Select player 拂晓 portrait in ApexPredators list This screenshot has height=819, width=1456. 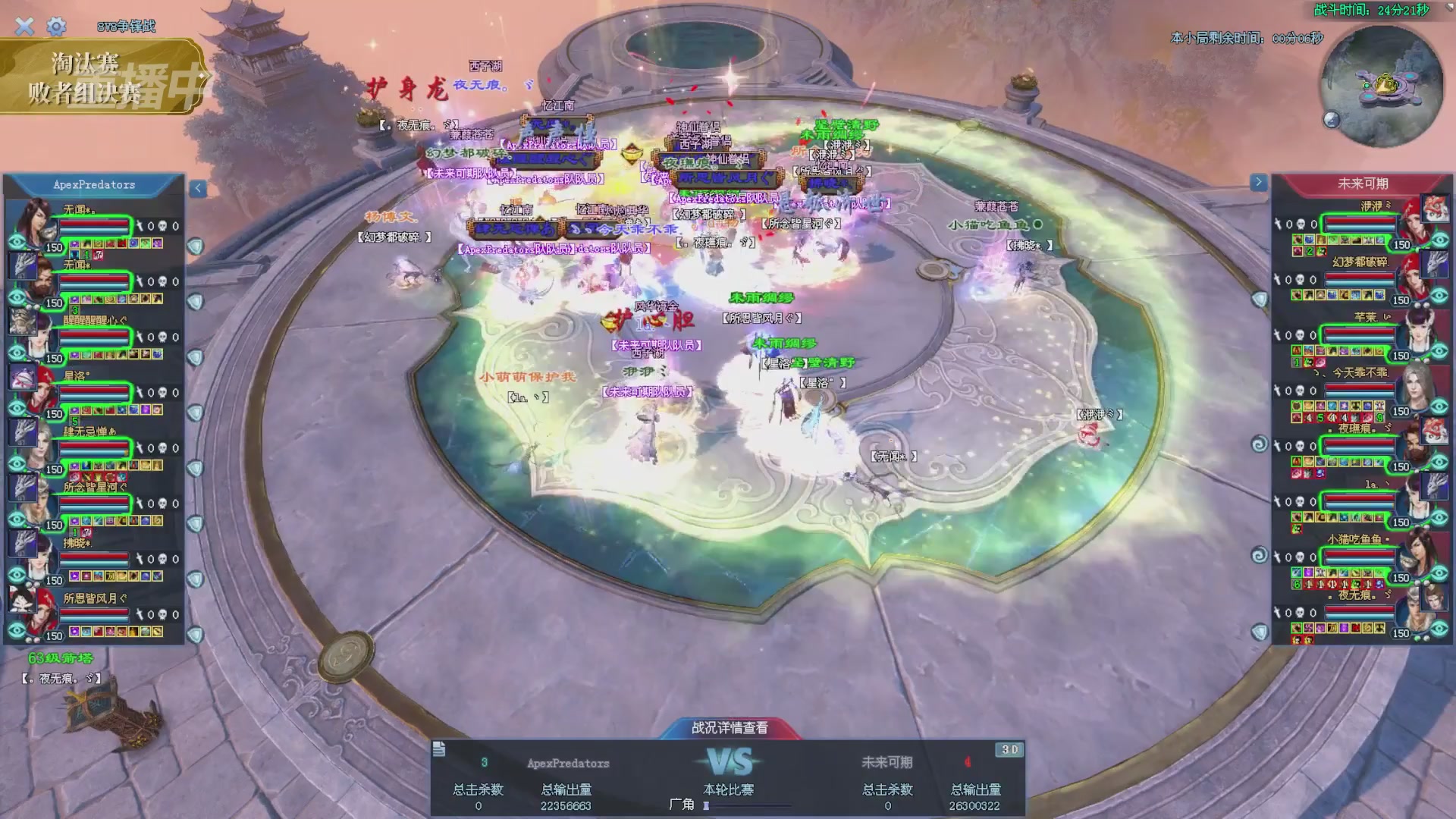pos(30,554)
